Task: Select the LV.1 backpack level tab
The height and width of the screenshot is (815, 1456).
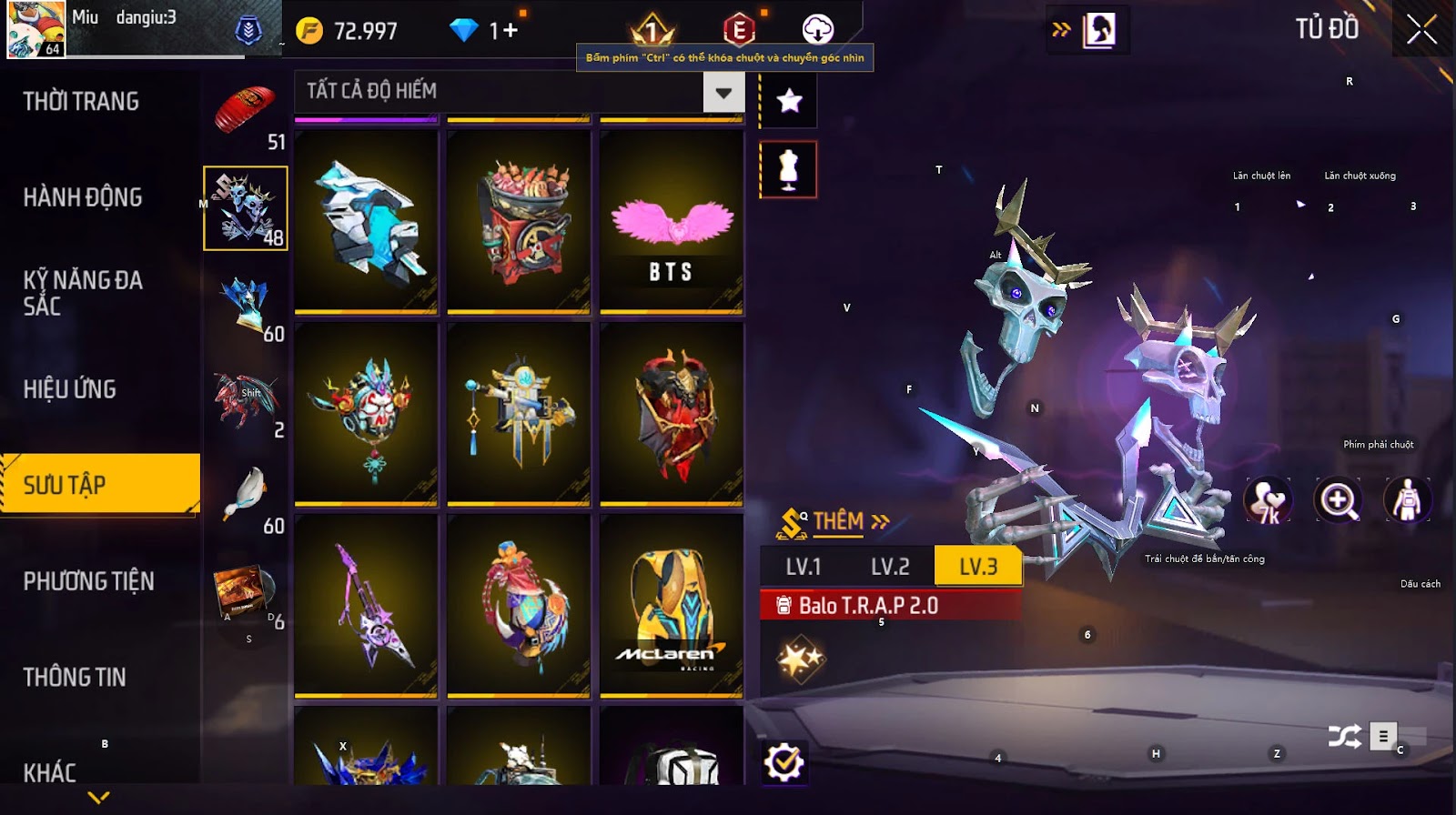Action: click(x=804, y=567)
